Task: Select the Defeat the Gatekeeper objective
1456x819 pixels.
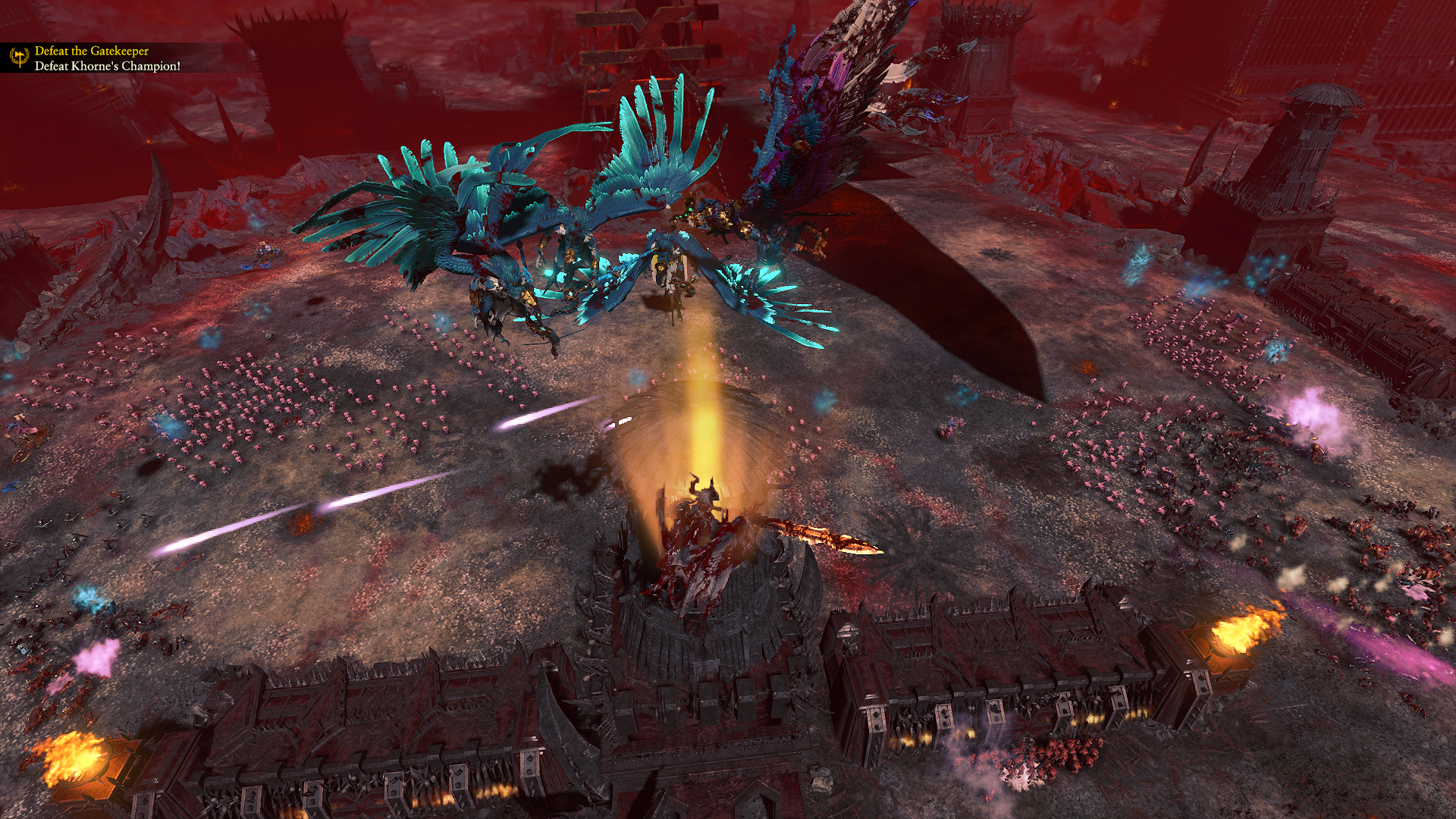Action: pos(92,51)
